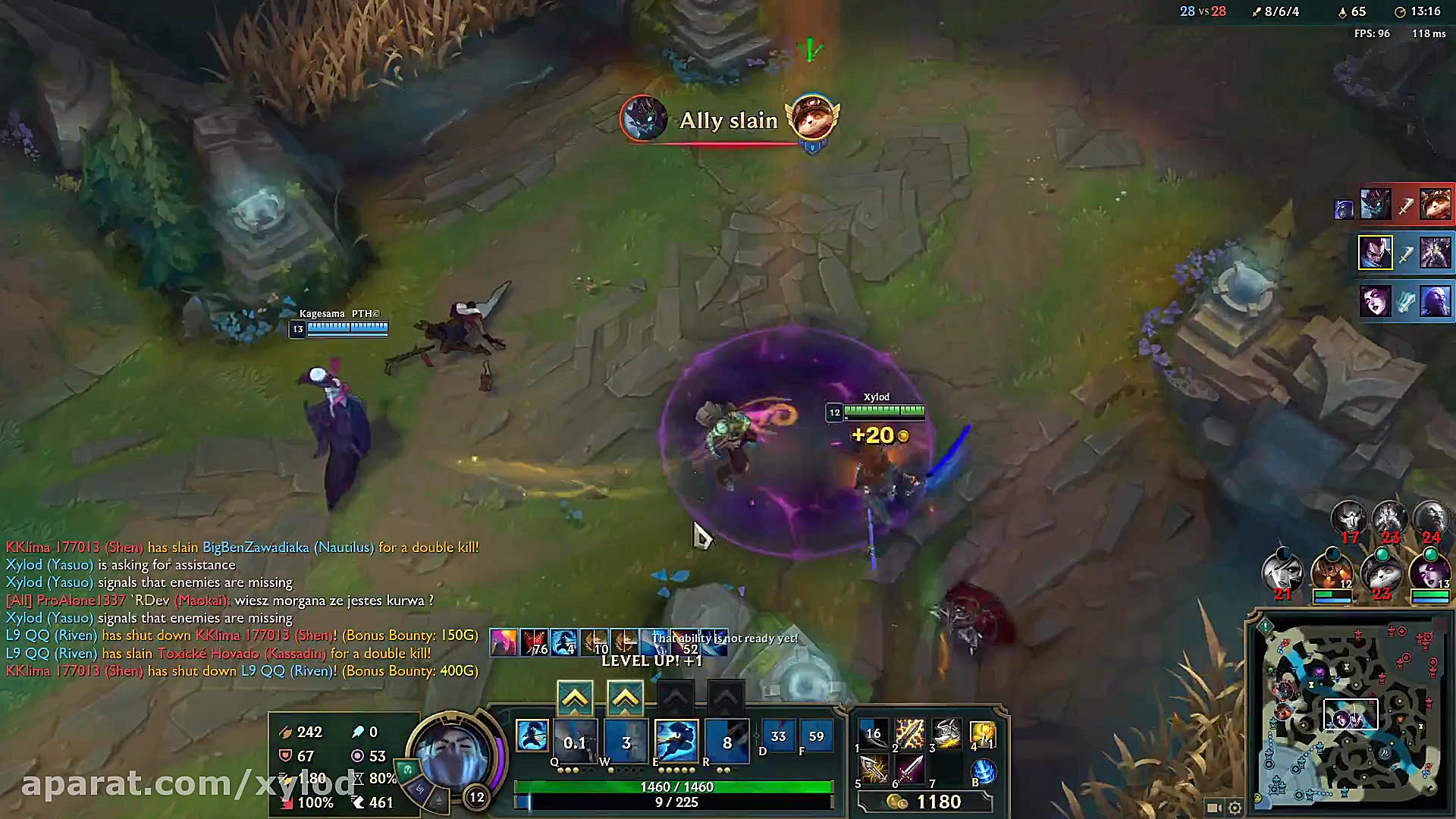Open the settings gear beside the minimap
Viewport: 1456px width, 819px height.
coord(1236,808)
